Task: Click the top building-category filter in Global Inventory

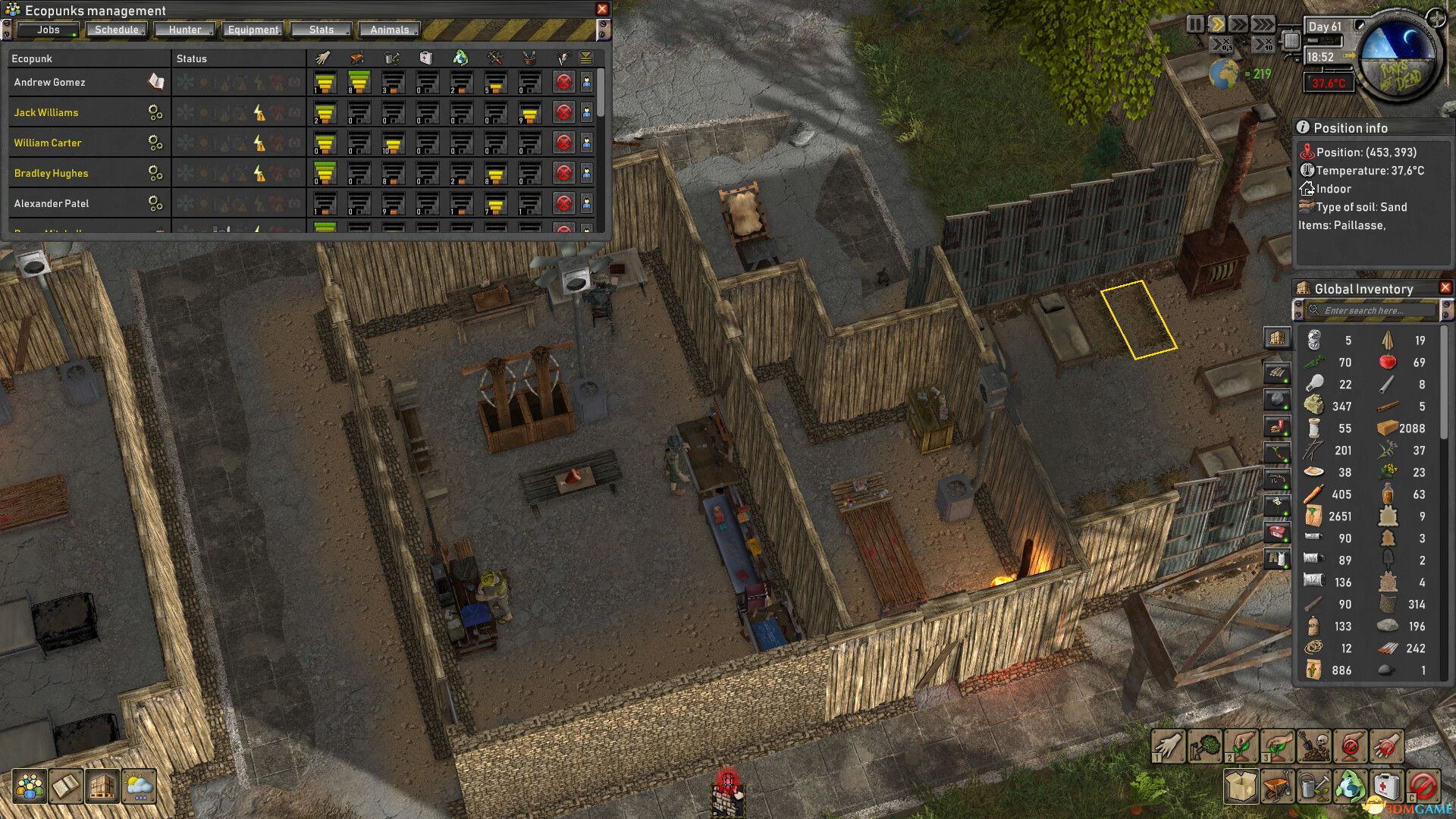Action: [1278, 338]
